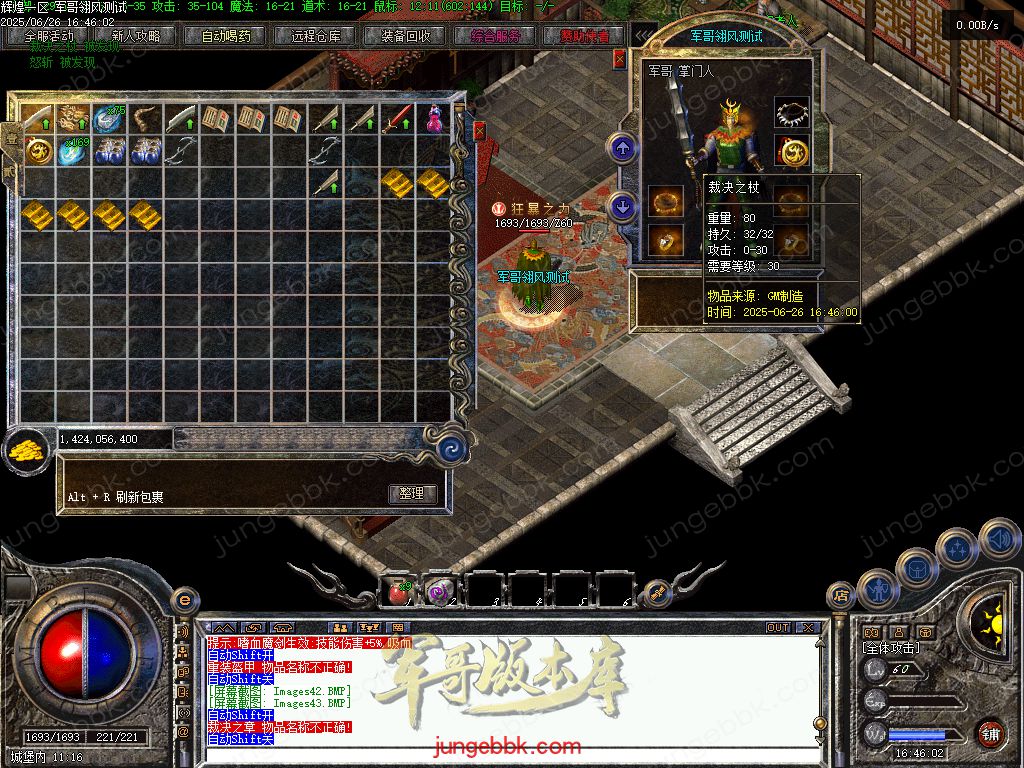The width and height of the screenshot is (1024, 768).
Task: Open the 赞助使者 sponsor menu
Action: click(x=584, y=36)
